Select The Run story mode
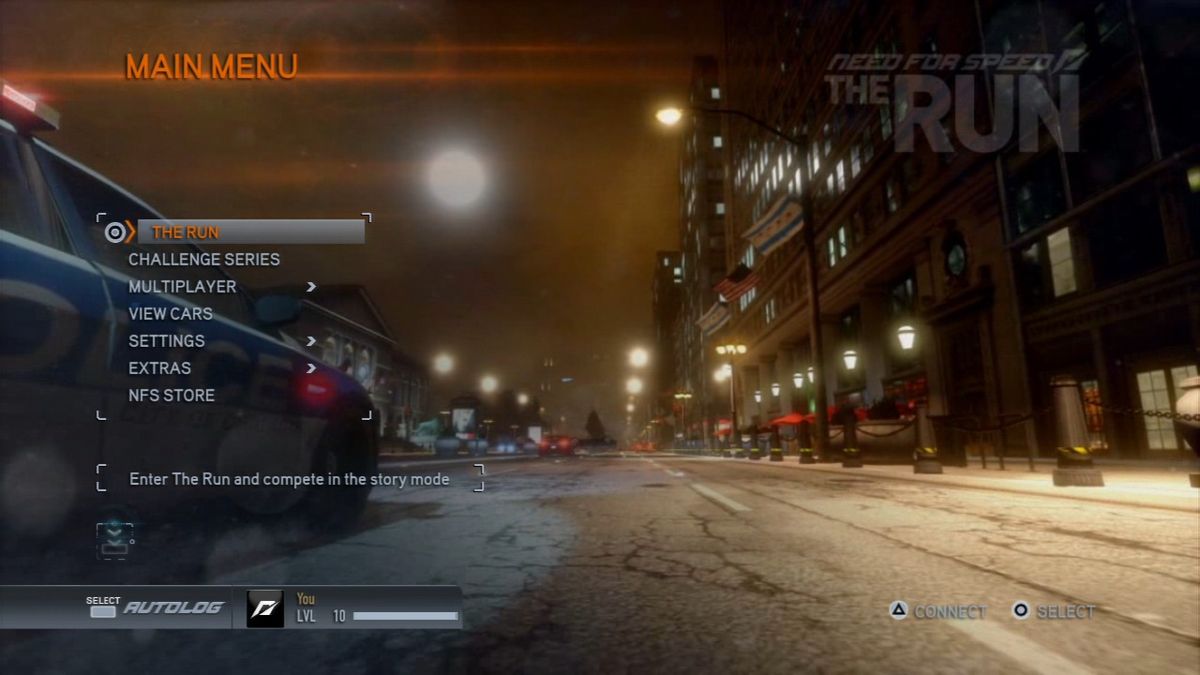This screenshot has width=1200, height=675. click(185, 232)
